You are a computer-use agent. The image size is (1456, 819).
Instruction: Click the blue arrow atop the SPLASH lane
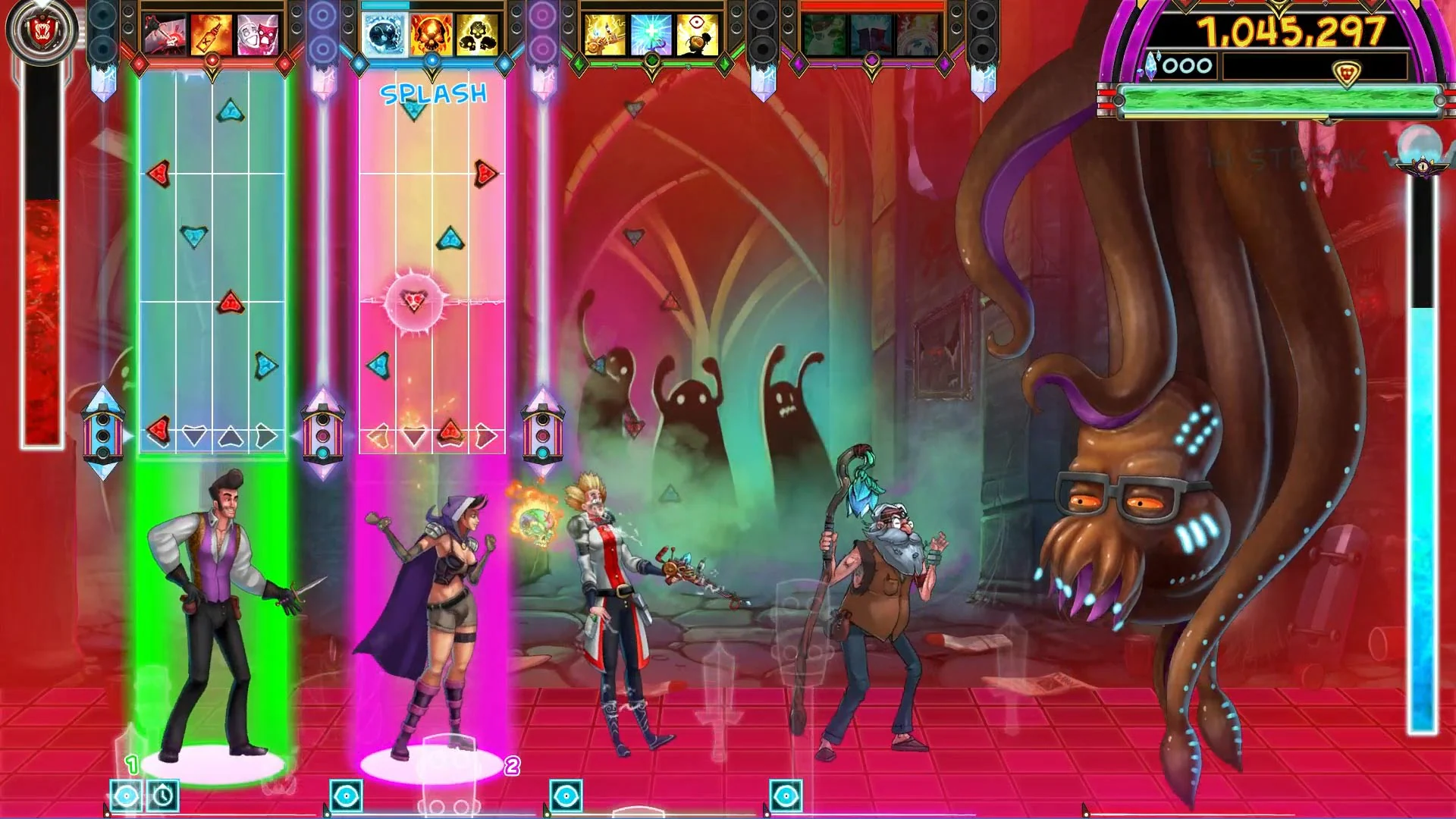tap(413, 108)
